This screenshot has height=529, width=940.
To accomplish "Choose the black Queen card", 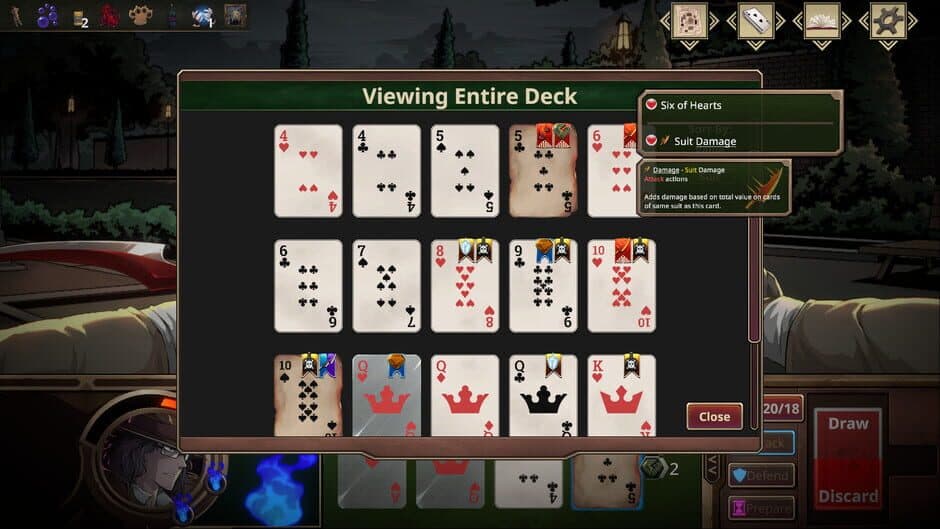I will pos(543,395).
